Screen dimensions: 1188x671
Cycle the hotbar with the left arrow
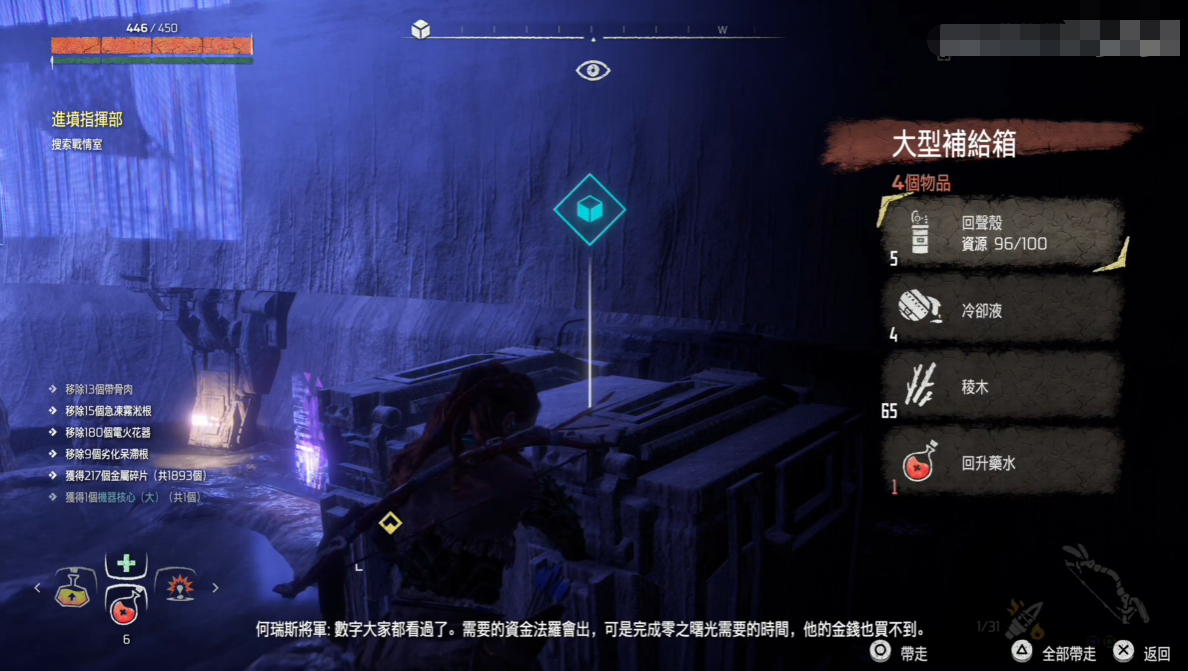(x=38, y=588)
